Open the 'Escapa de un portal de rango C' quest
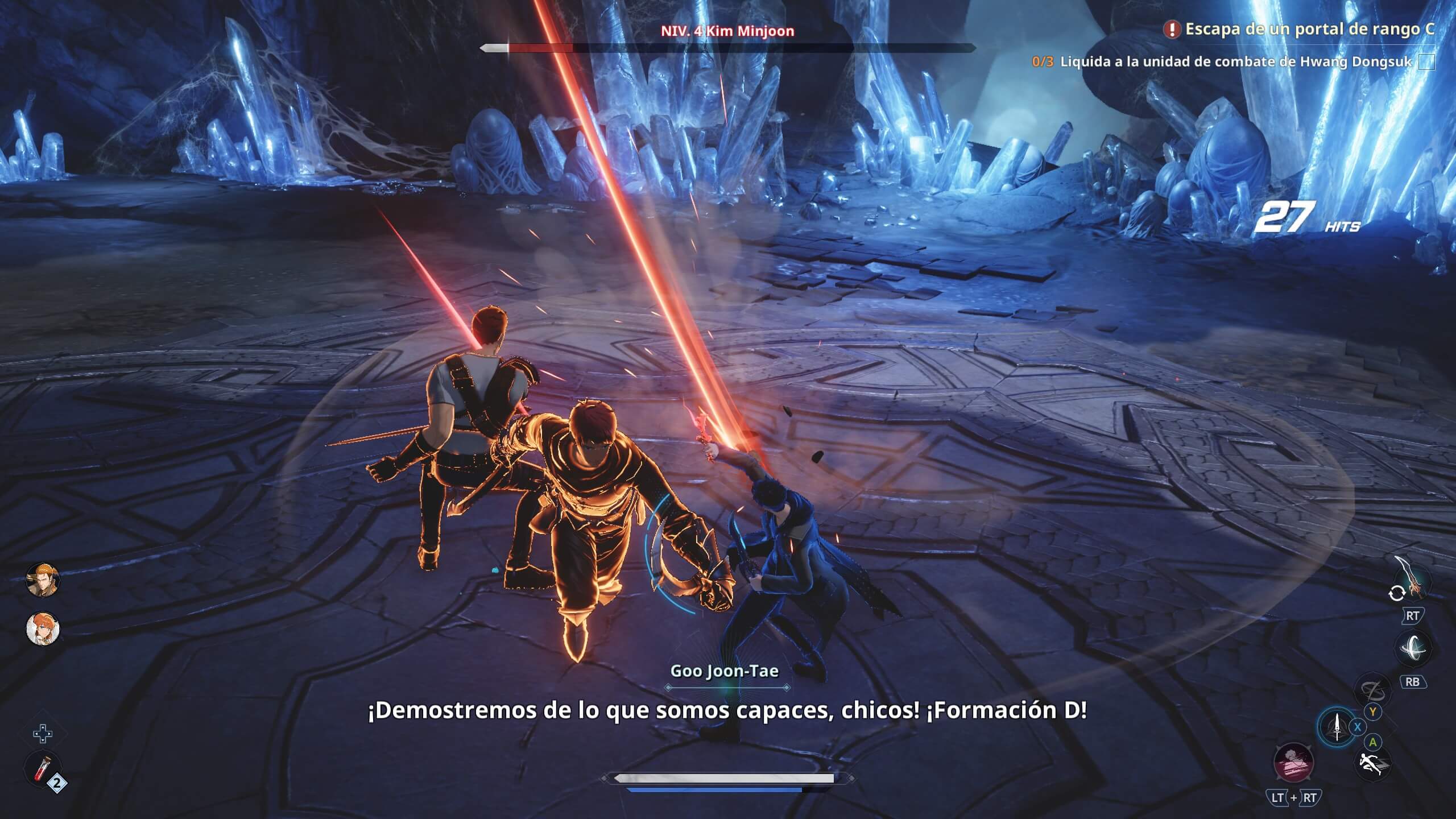This screenshot has width=1456, height=819. 1308,30
